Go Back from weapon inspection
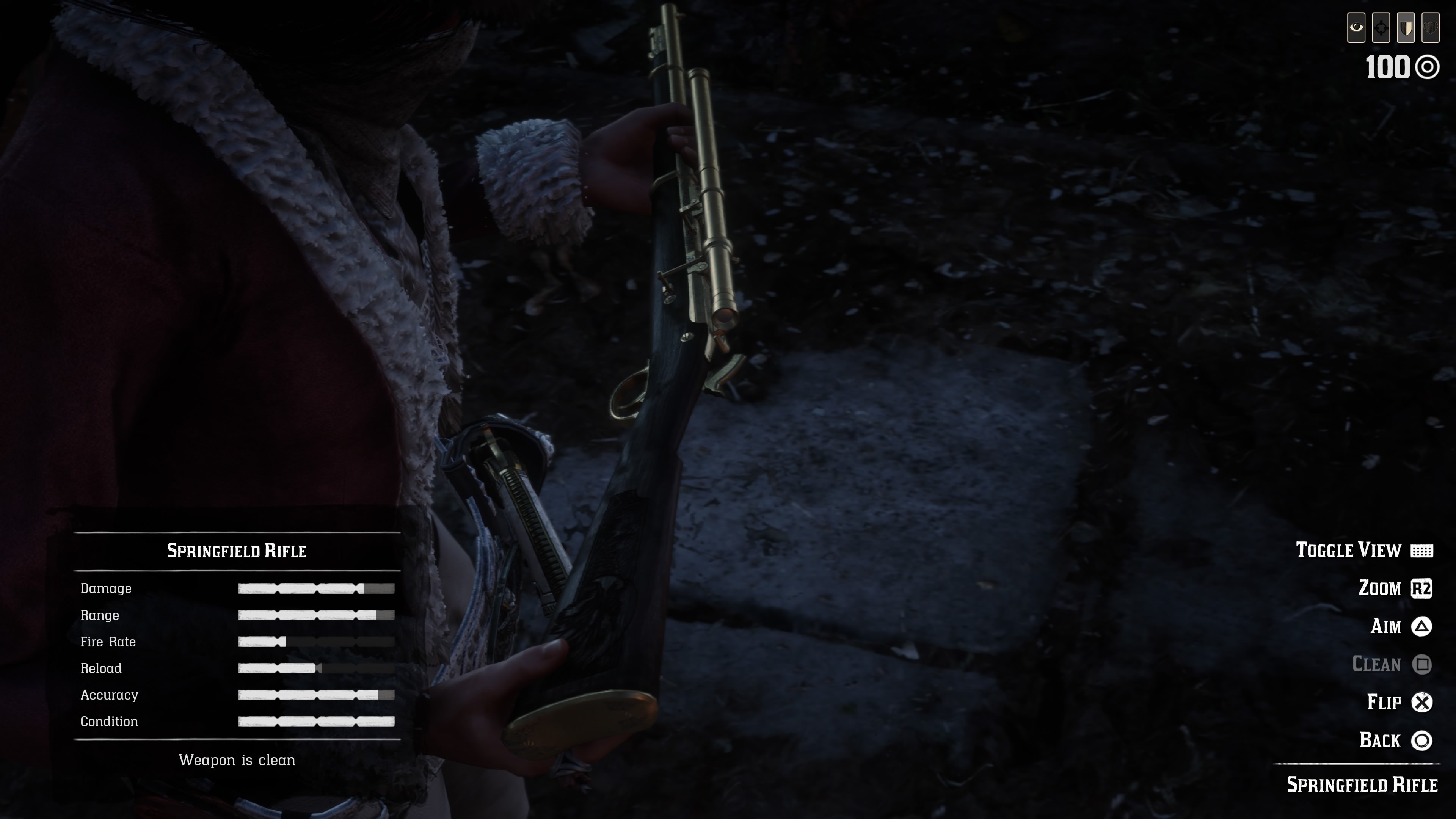This screenshot has height=819, width=1456. tap(1395, 741)
